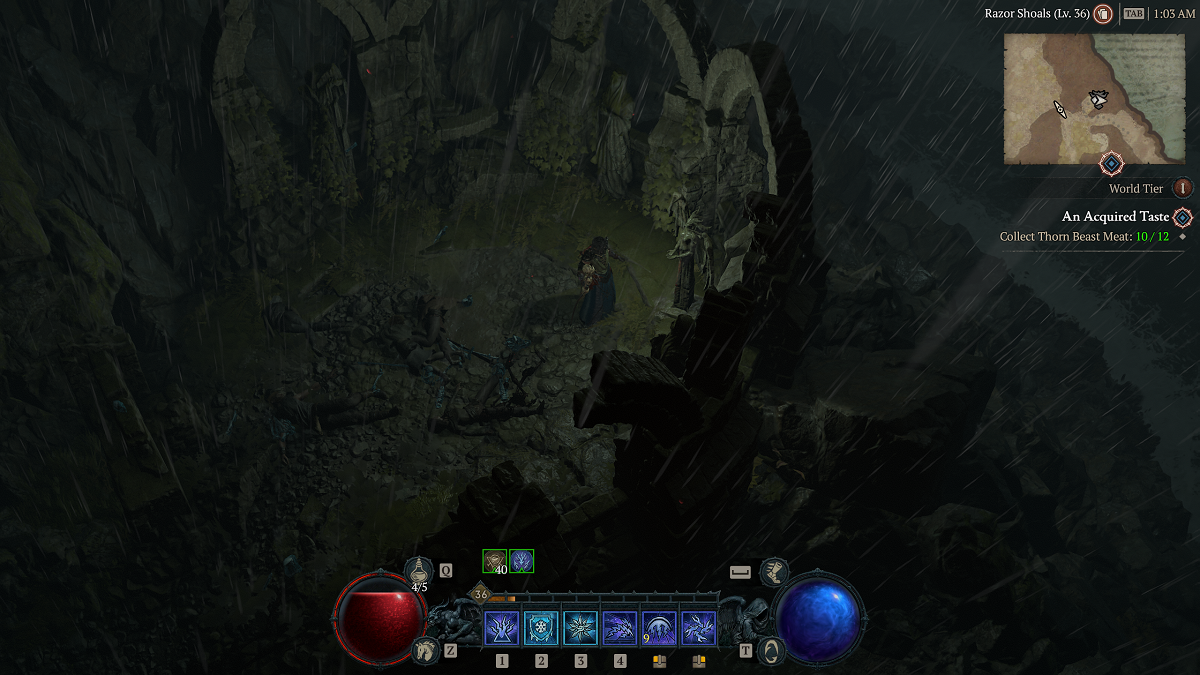The height and width of the screenshot is (675, 1200).
Task: Trigger the last skill on the action bar
Action: [x=698, y=629]
